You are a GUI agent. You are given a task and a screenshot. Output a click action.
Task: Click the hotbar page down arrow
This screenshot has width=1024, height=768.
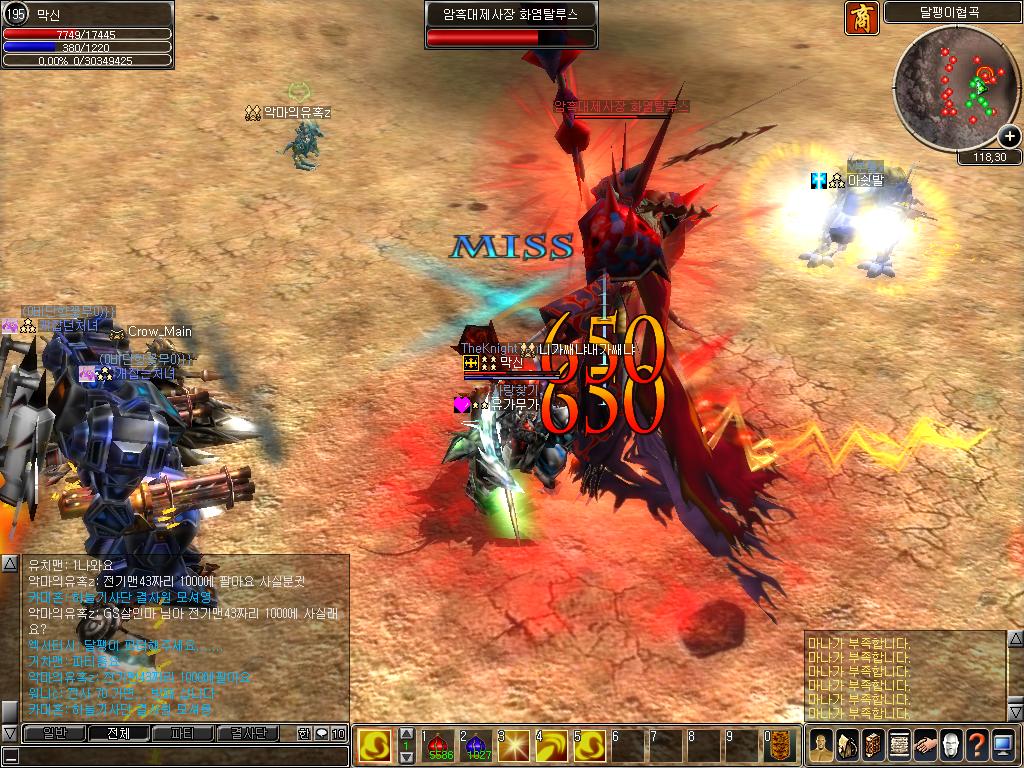[x=406, y=759]
